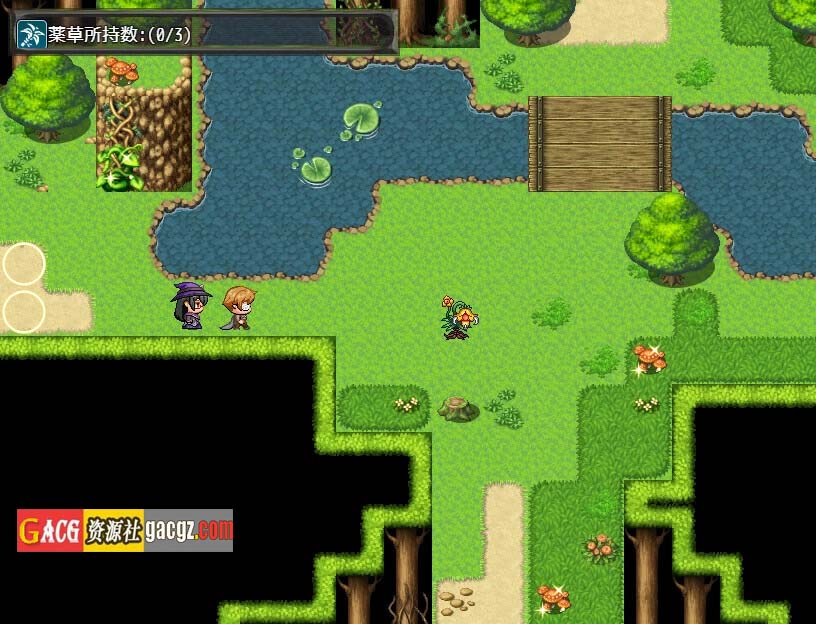The width and height of the screenshot is (816, 624).
Task: Click the herb icon in the tracker
Action: click(32, 34)
